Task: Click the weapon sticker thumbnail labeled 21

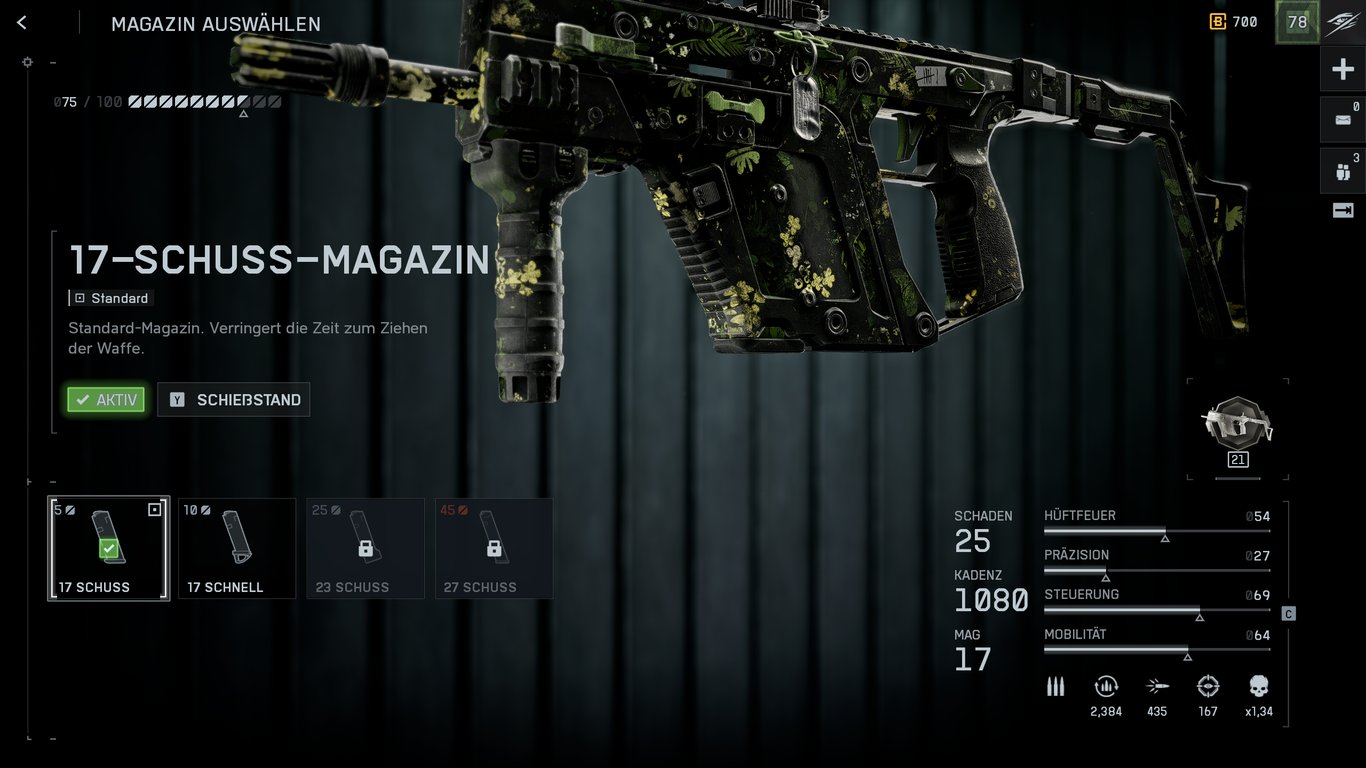Action: tap(1237, 430)
